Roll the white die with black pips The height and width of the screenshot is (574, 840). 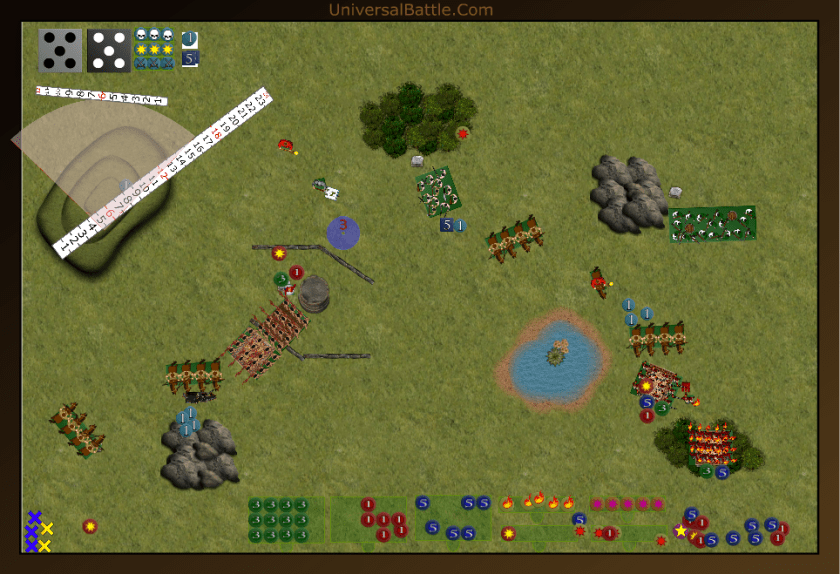(60, 50)
